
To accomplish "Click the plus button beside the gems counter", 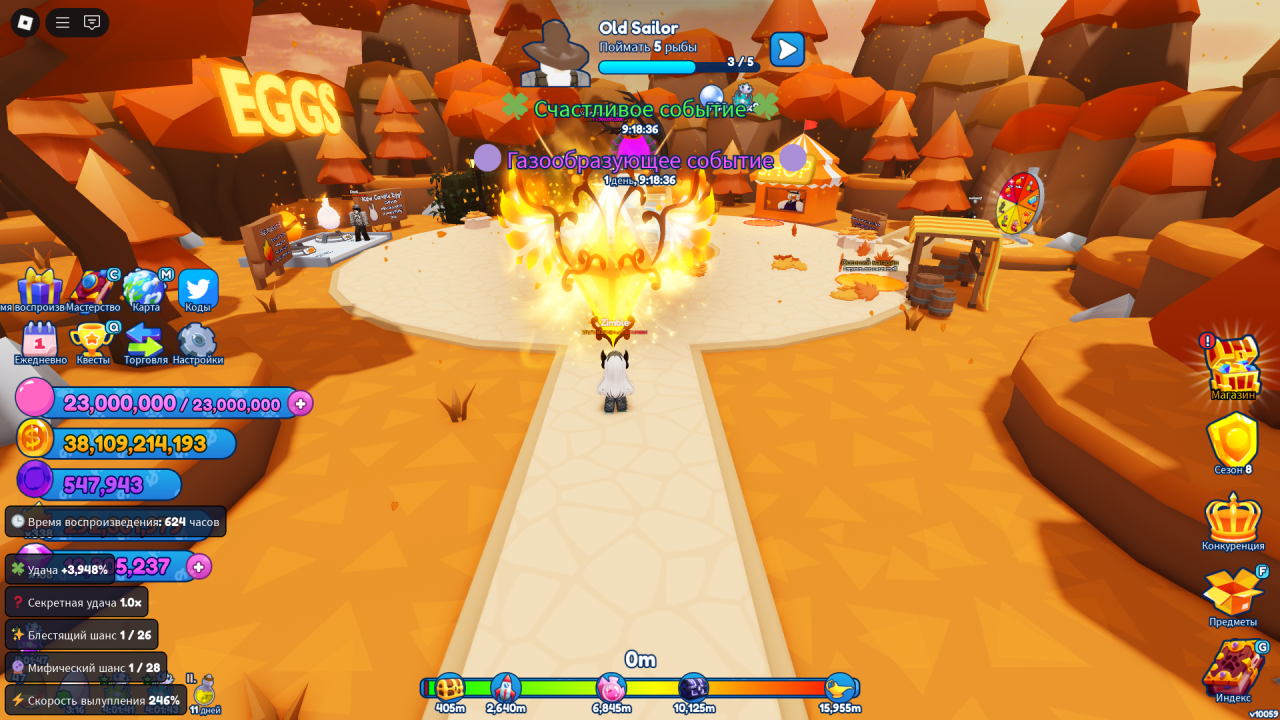I will click(199, 567).
